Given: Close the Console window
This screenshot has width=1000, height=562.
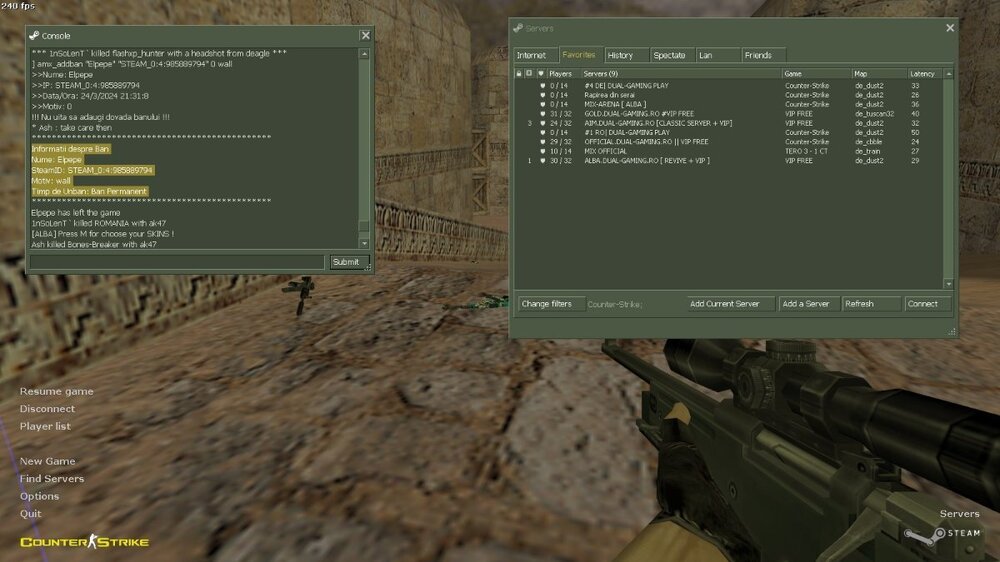Looking at the screenshot, I should coord(365,35).
